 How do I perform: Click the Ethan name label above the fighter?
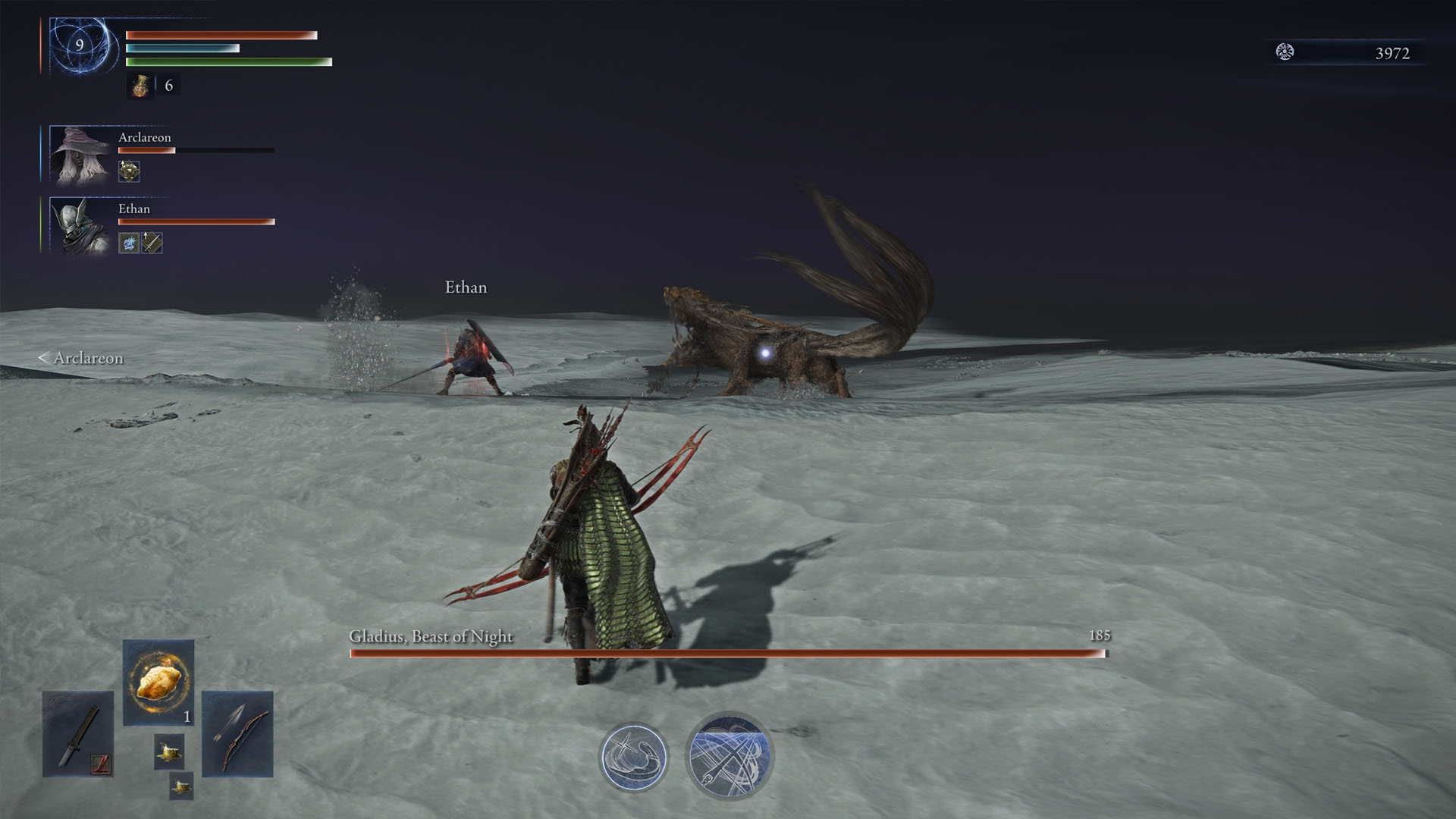(466, 287)
